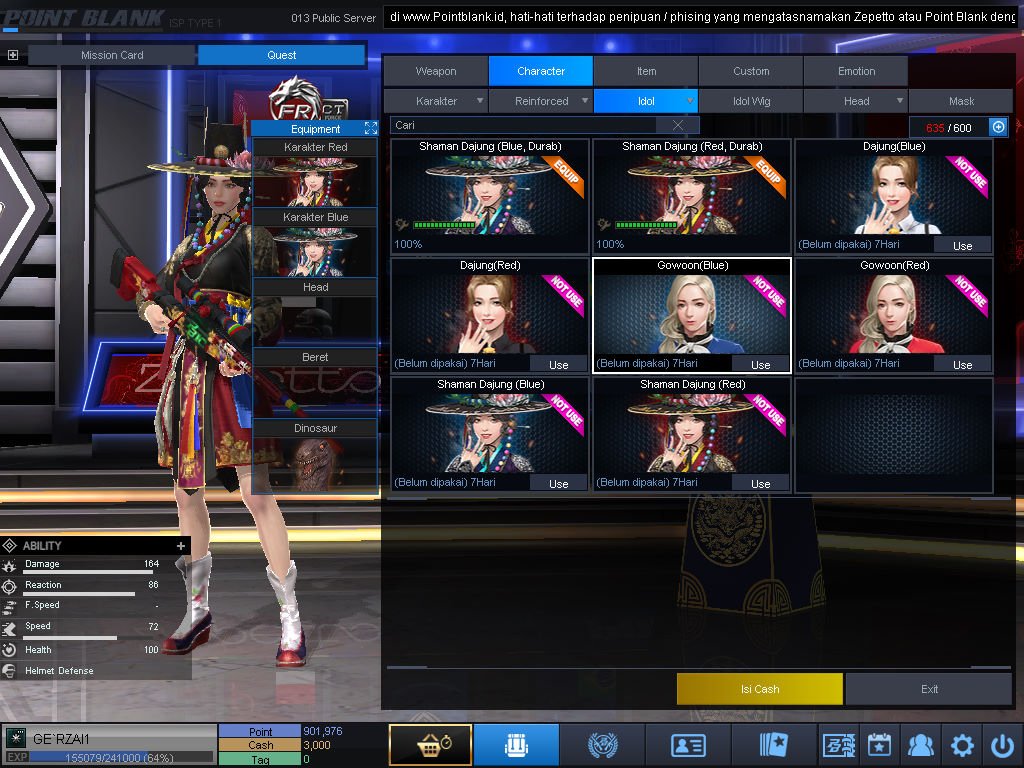This screenshot has height=768, width=1024.
Task: Open the Mask category
Action: point(961,101)
